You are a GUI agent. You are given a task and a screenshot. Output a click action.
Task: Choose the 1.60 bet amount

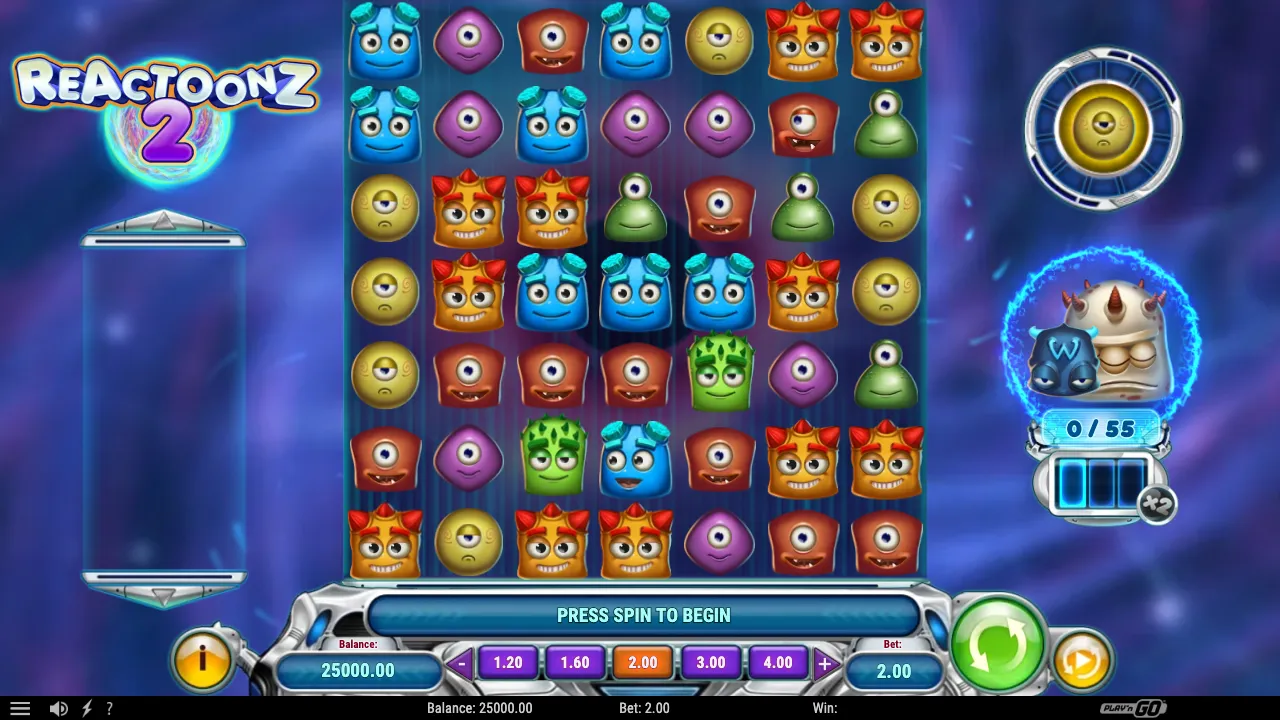tap(575, 662)
